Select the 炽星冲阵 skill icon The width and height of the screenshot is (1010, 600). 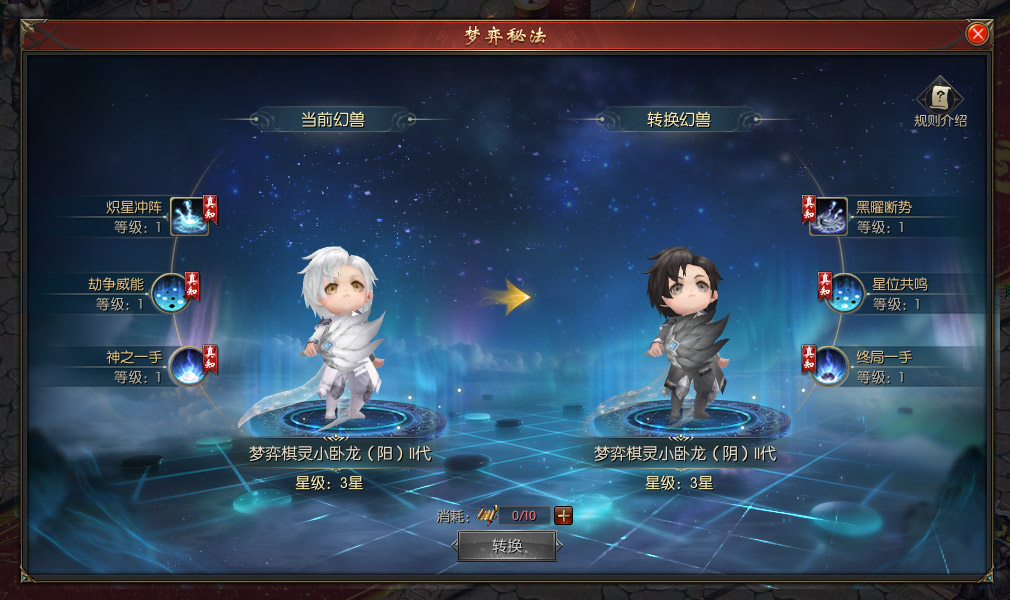tap(187, 216)
